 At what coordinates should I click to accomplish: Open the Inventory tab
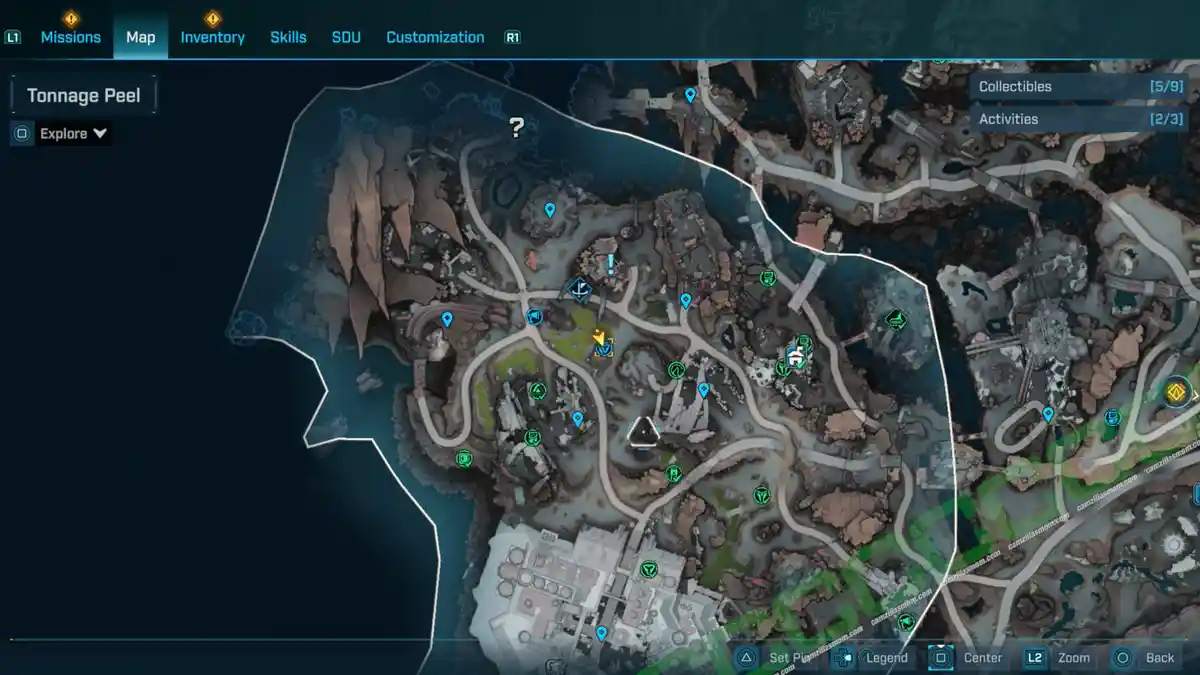pos(212,37)
